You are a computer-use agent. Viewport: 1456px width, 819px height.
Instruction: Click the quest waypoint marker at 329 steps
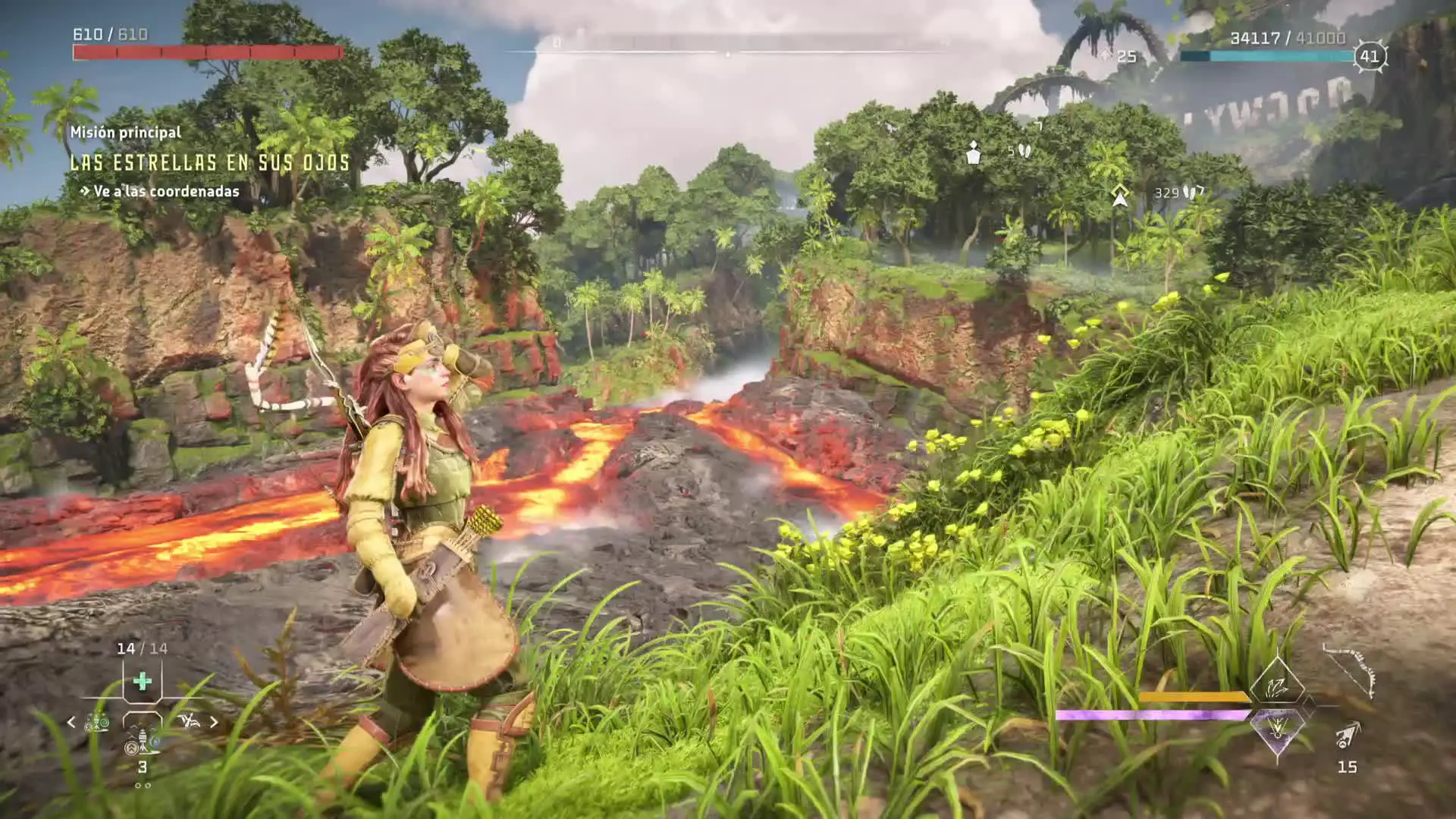tap(1119, 194)
